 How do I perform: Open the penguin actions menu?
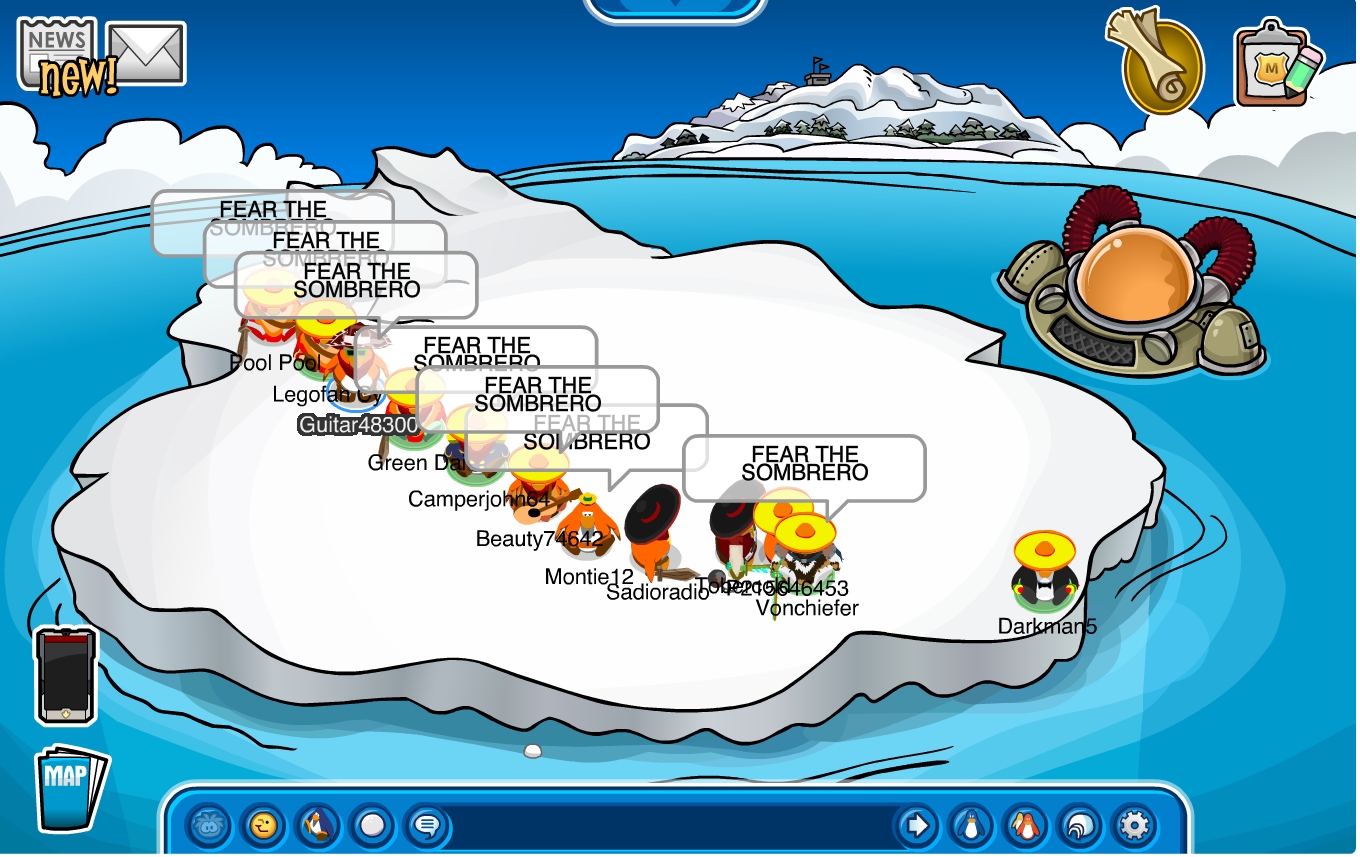click(318, 826)
